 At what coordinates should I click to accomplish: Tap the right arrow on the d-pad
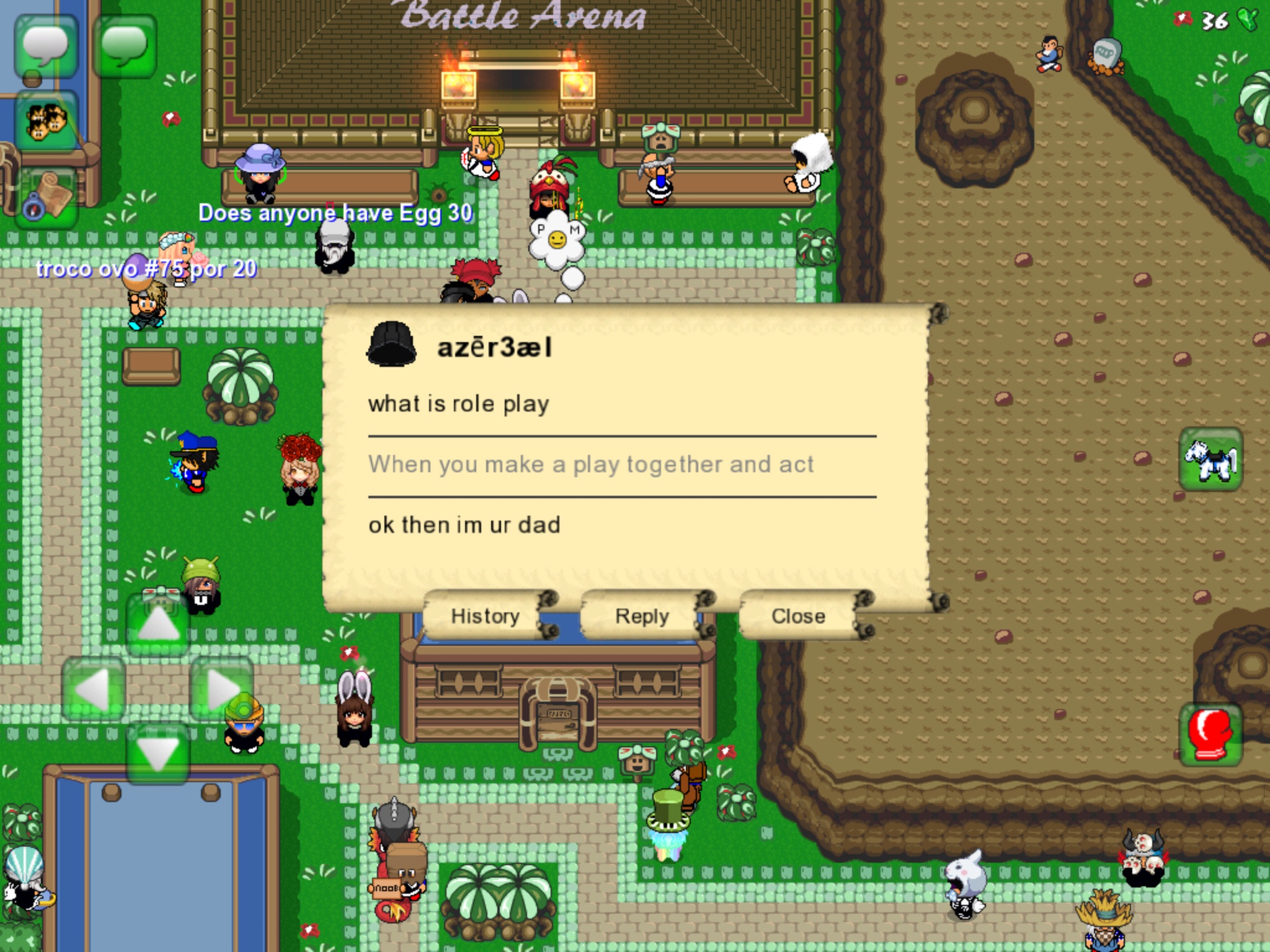pos(221,689)
